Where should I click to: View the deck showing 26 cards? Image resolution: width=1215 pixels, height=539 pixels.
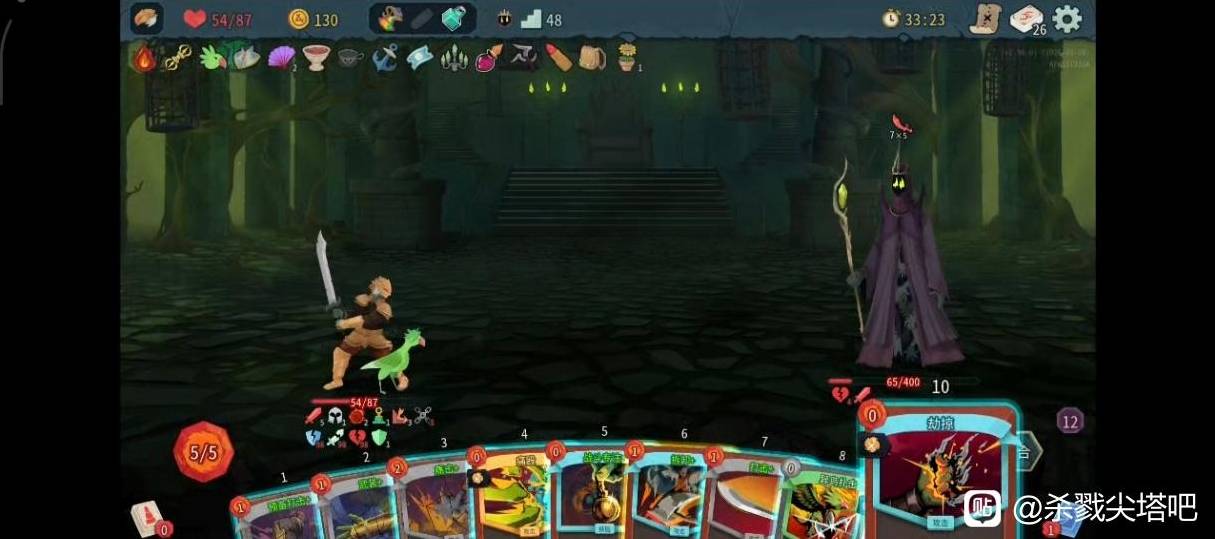pos(1027,19)
